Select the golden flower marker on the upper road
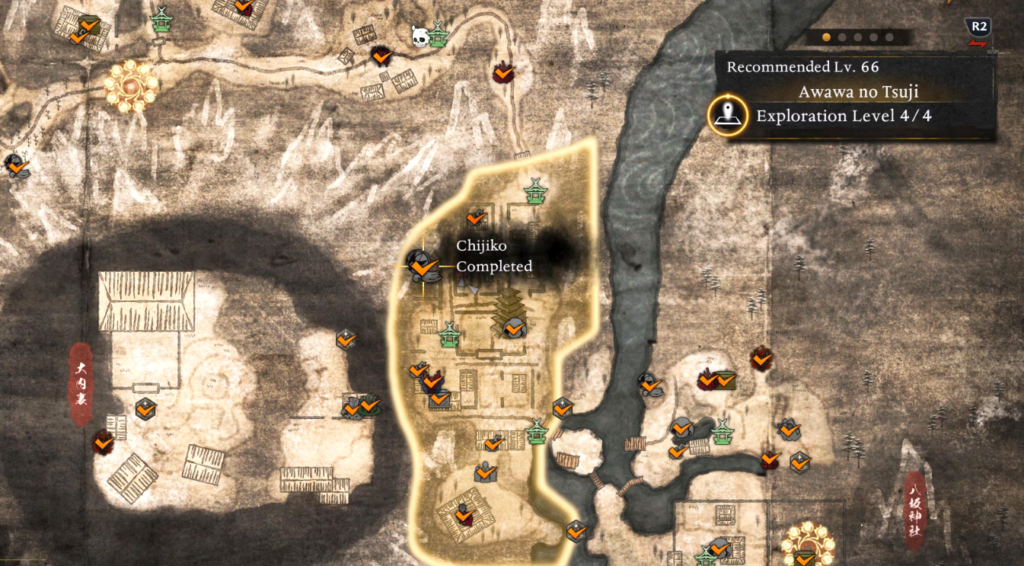 pyautogui.click(x=131, y=87)
